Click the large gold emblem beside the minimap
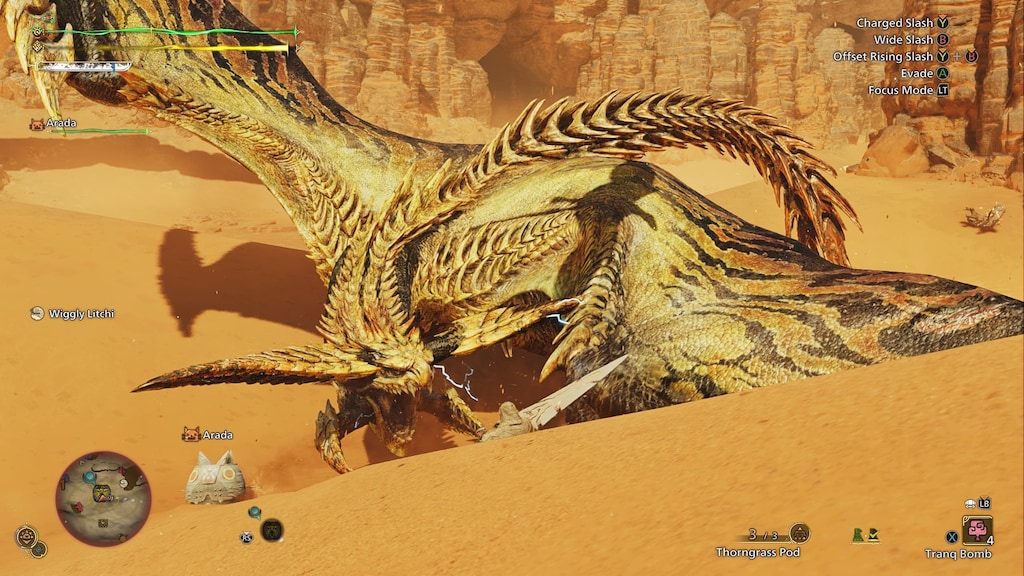This screenshot has height=576, width=1024. click(25, 536)
